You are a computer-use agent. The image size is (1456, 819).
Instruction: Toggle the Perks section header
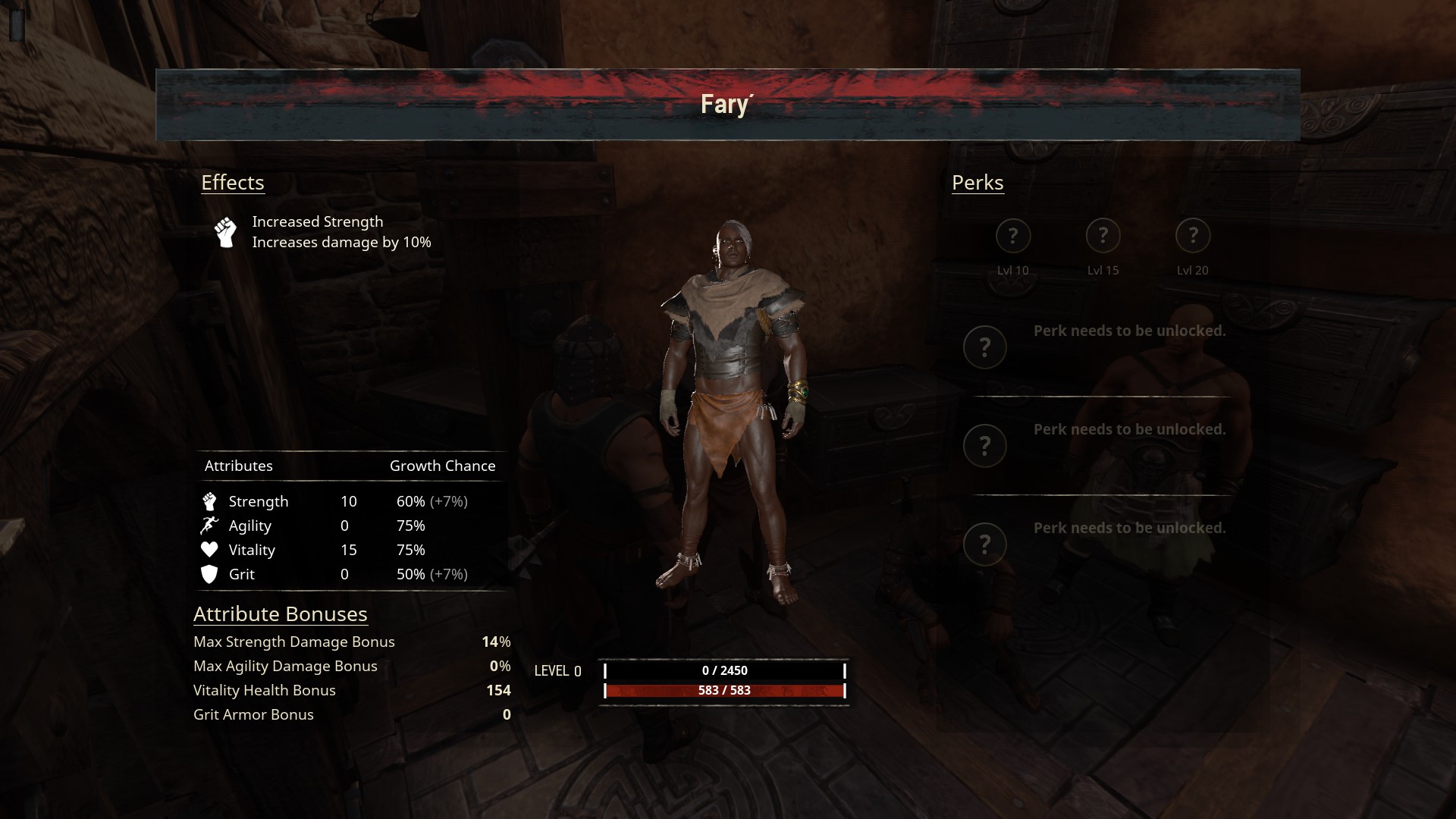point(977,182)
